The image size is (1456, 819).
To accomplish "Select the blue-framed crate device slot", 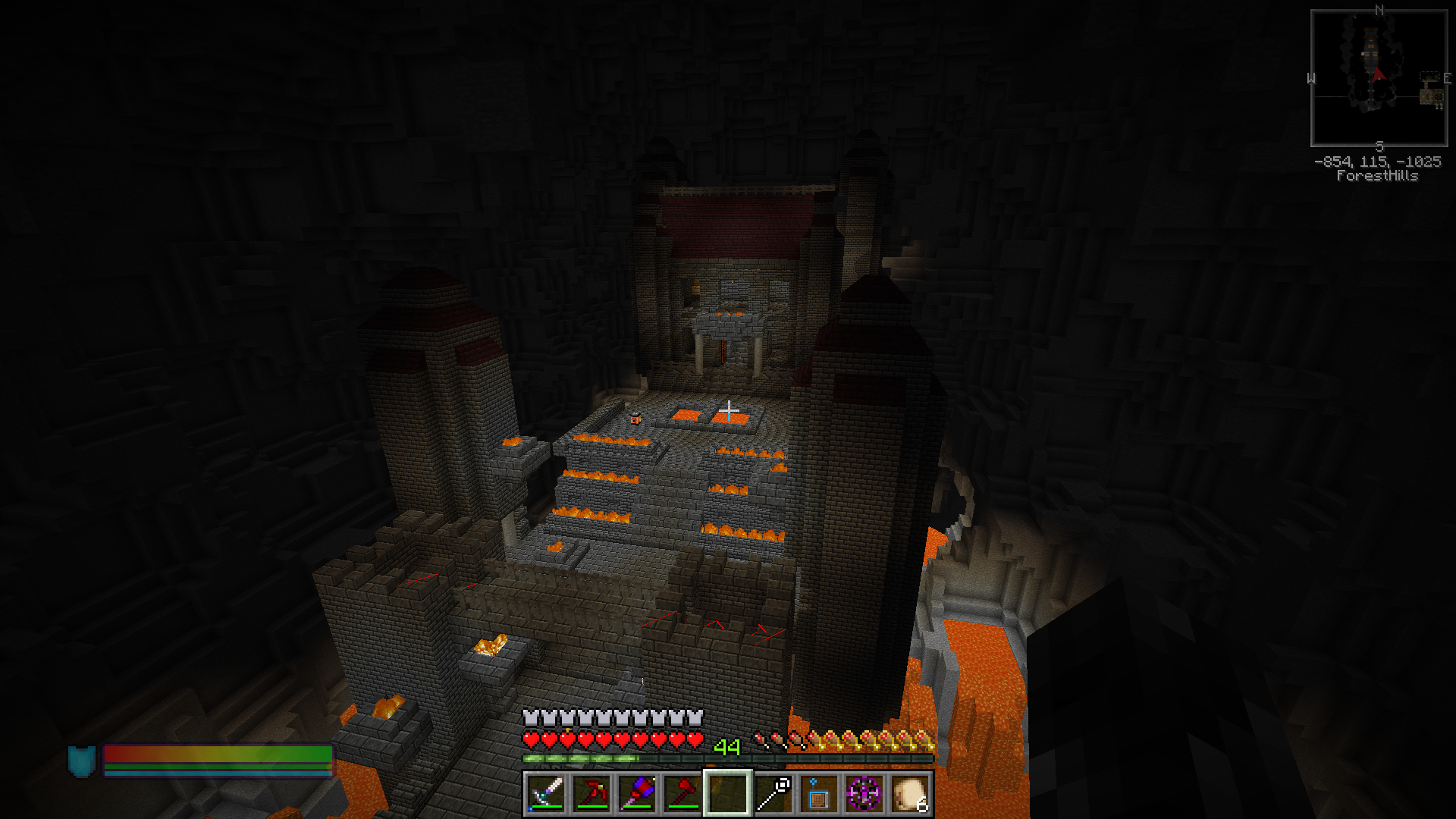I will [819, 794].
